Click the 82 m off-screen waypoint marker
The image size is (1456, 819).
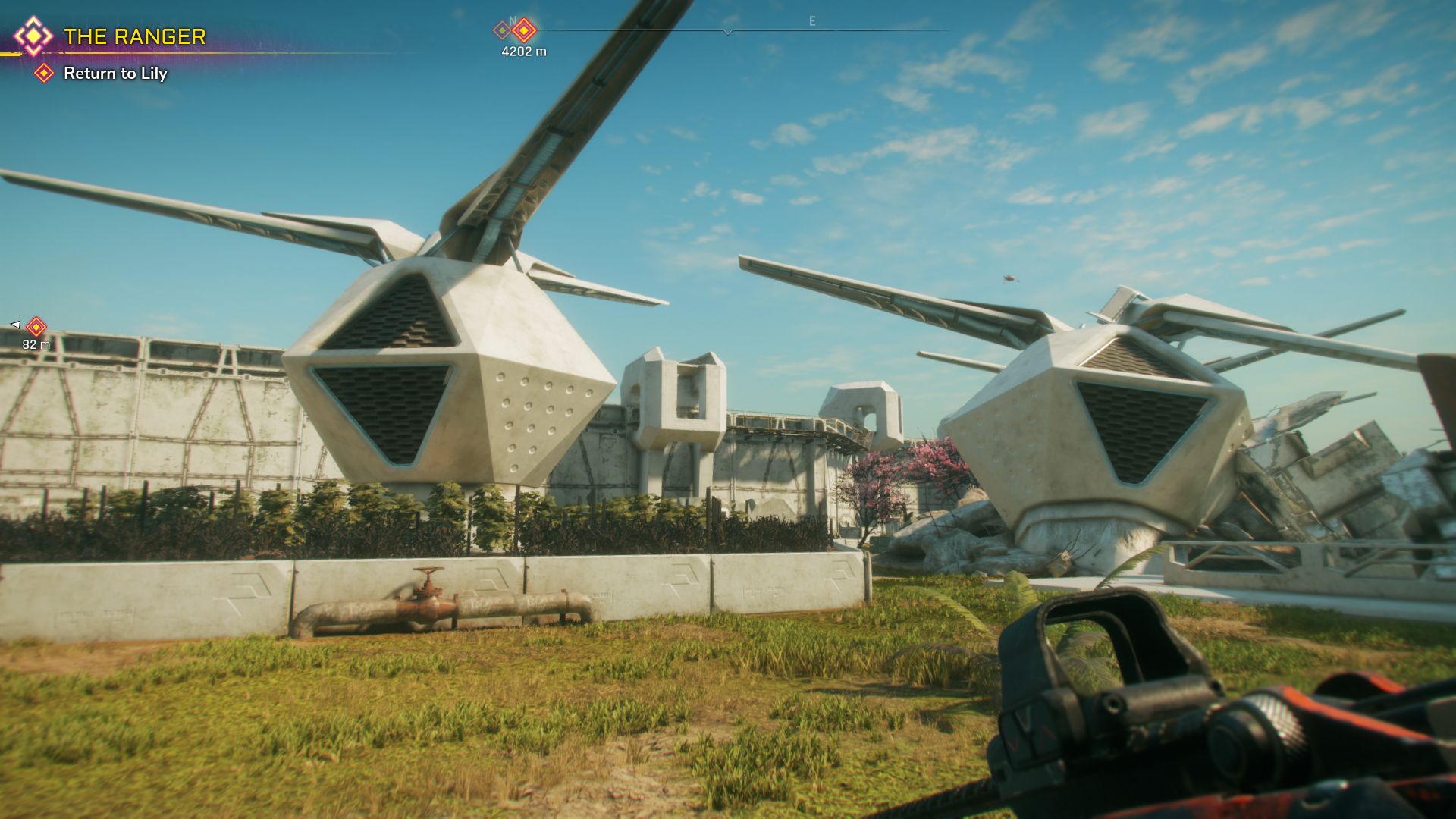(36, 327)
